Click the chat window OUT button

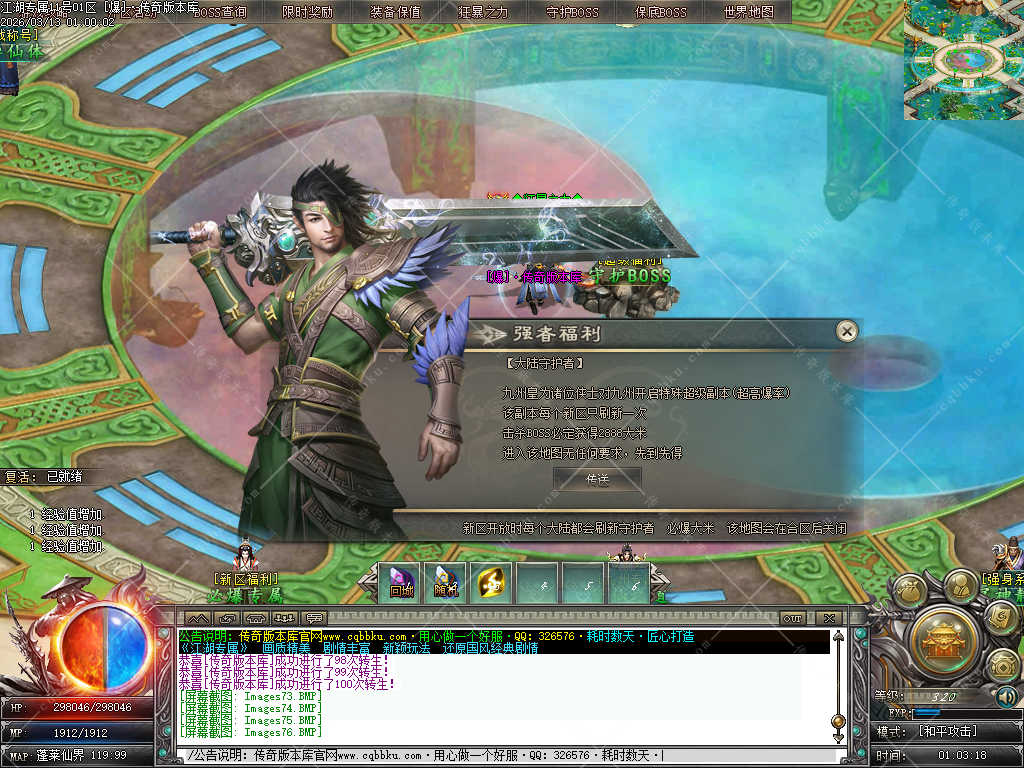792,618
